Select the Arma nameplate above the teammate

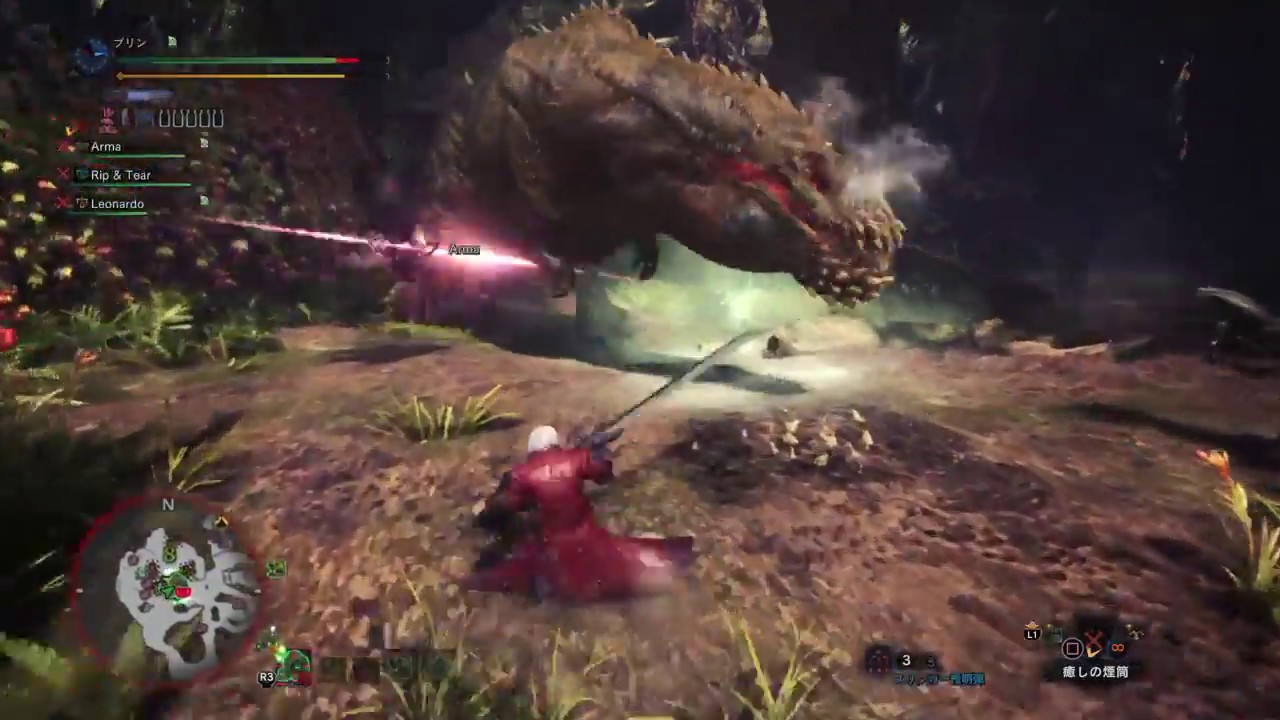464,249
